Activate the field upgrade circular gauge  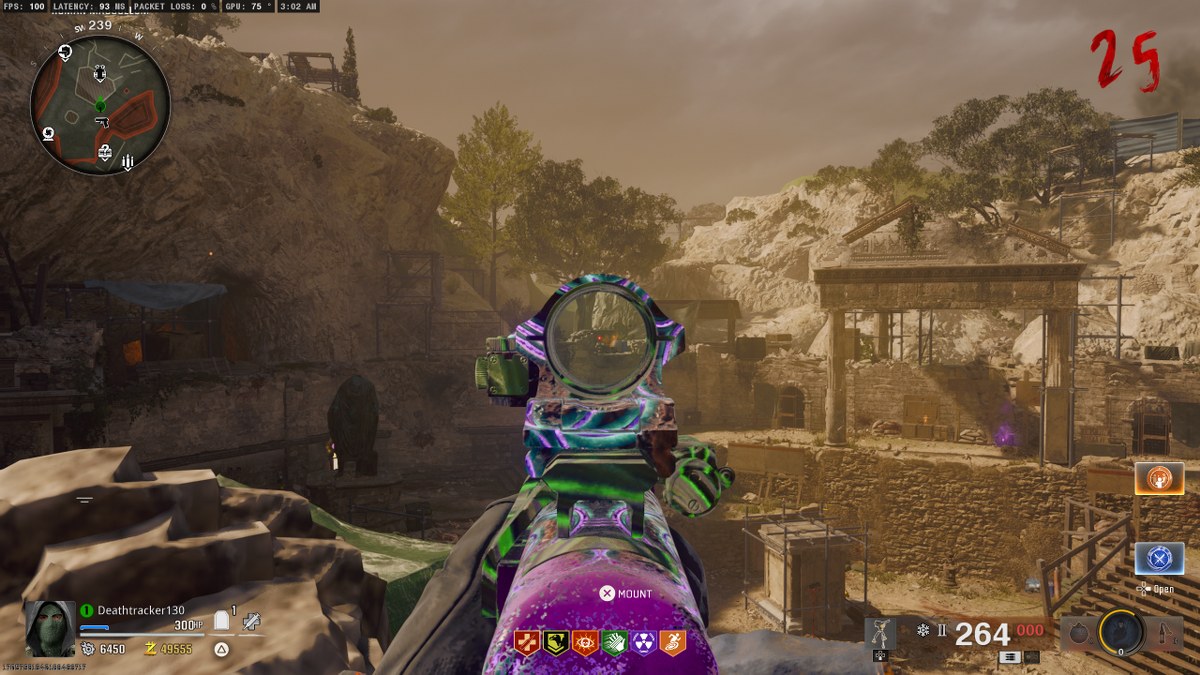(x=1119, y=632)
